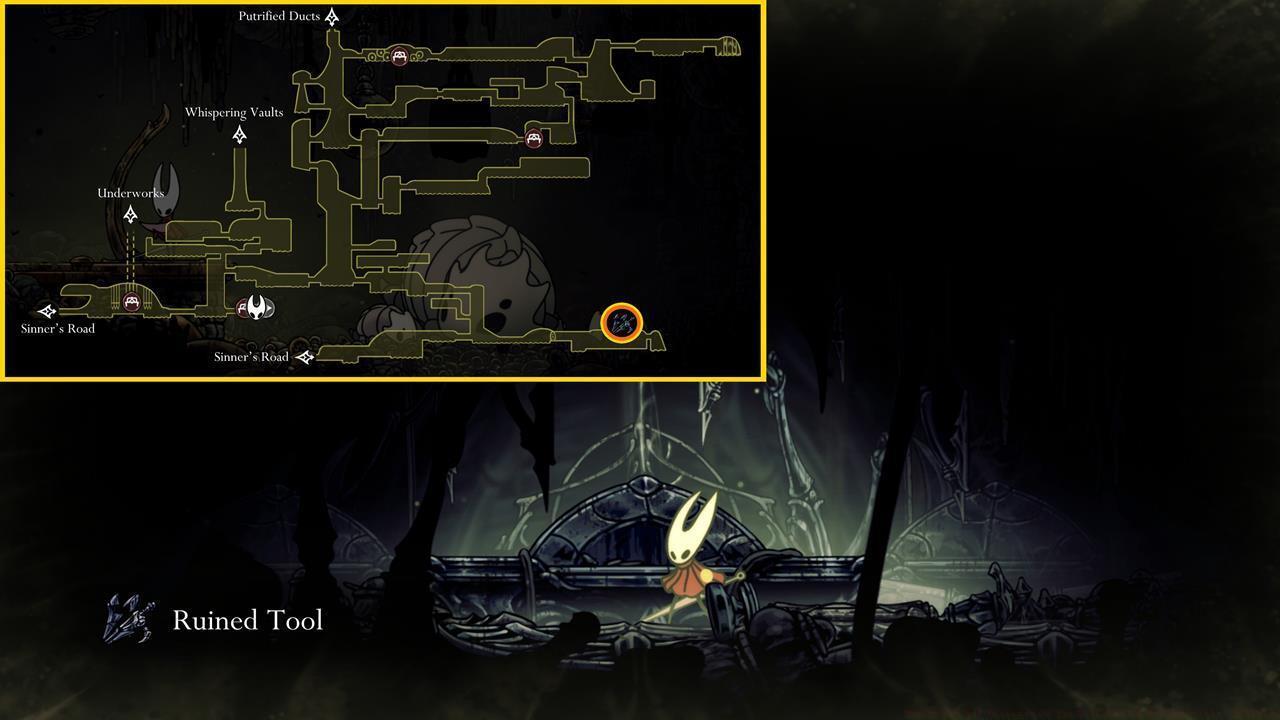Image resolution: width=1280 pixels, height=720 pixels.
Task: Select the Putrified Ducts exit arrow
Action: pyautogui.click(x=332, y=17)
